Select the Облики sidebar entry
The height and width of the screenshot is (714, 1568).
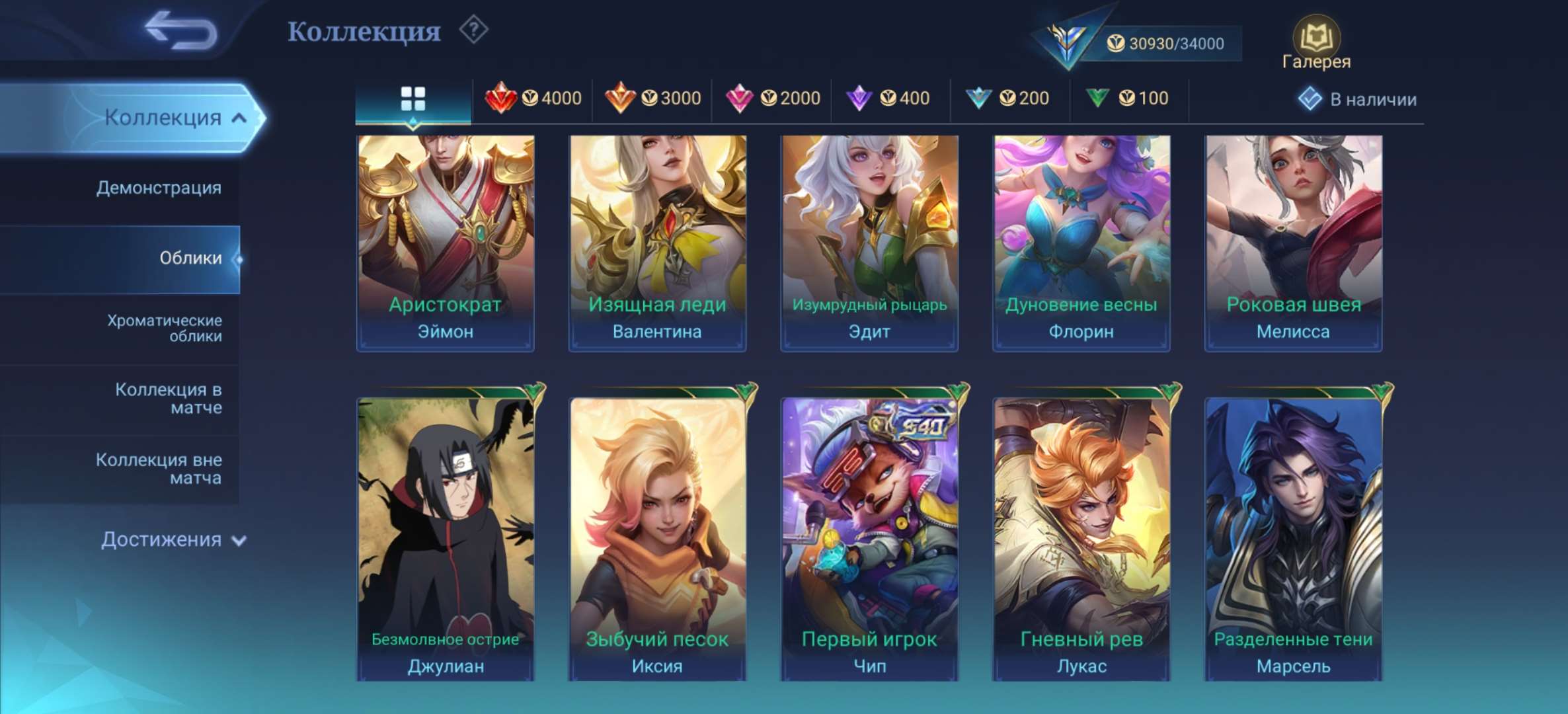(192, 259)
